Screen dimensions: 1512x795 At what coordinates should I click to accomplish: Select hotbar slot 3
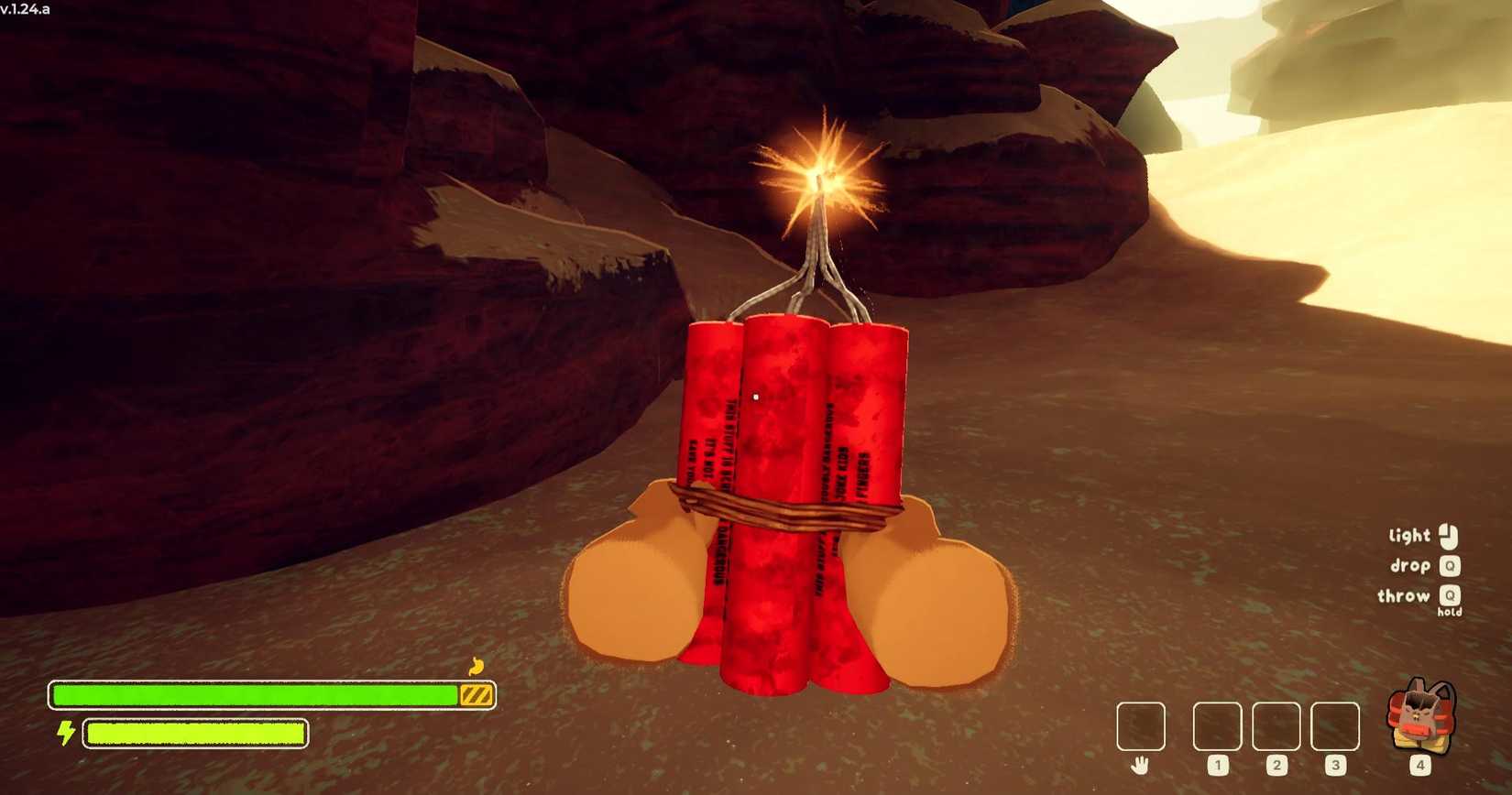tap(1335, 724)
